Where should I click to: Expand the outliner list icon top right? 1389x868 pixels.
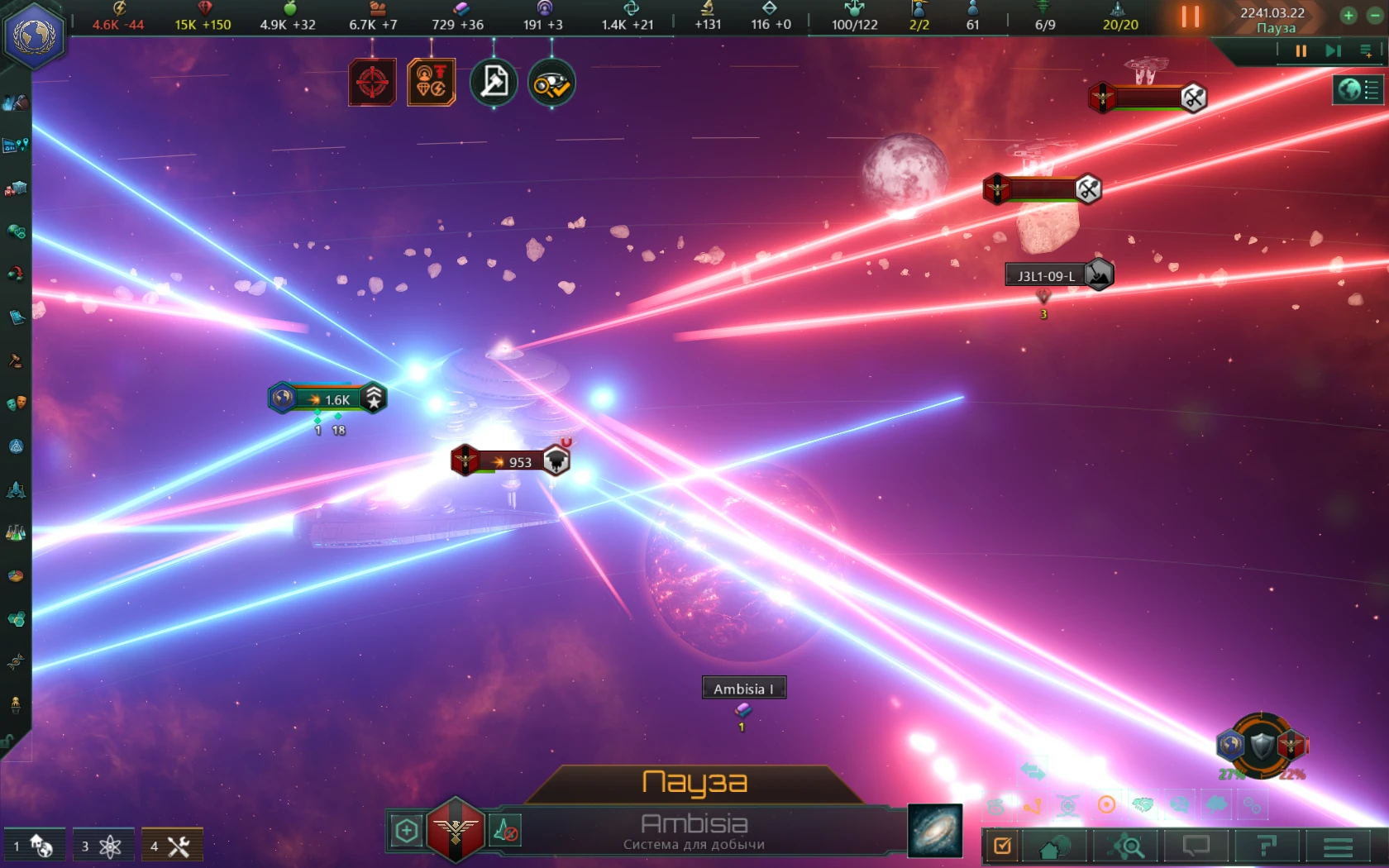click(x=1366, y=51)
